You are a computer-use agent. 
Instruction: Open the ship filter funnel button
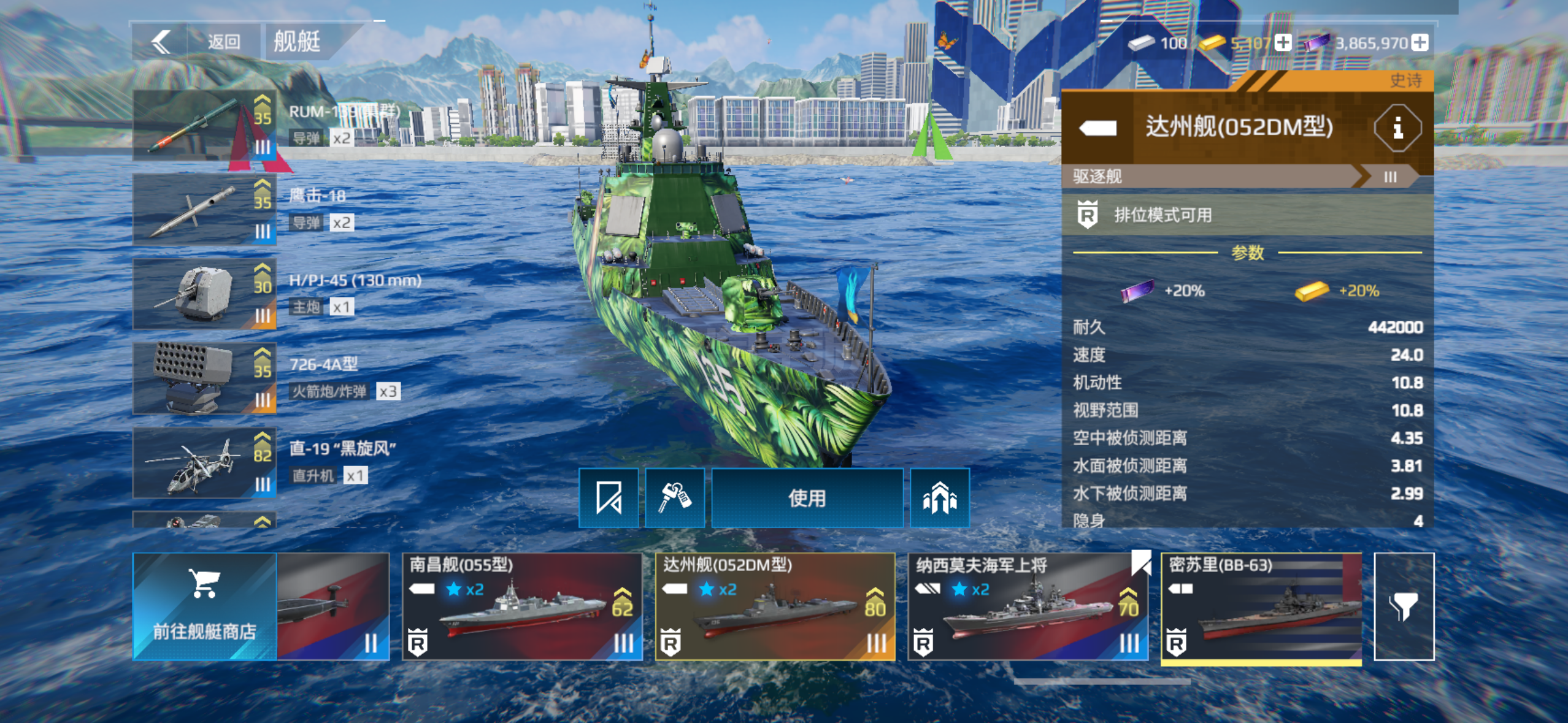coord(1404,606)
